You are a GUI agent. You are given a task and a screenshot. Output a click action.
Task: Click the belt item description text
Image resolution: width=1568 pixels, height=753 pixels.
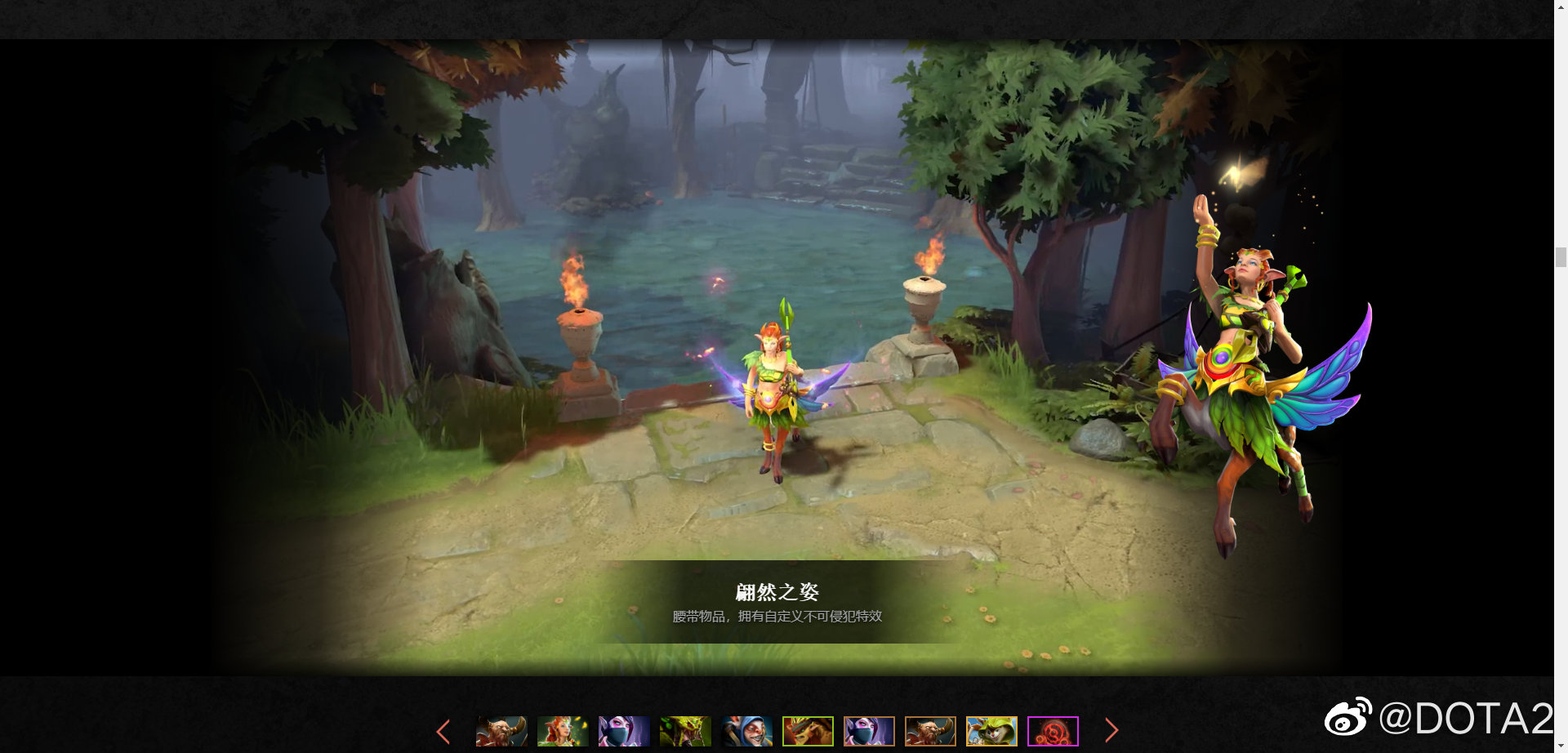tap(778, 618)
